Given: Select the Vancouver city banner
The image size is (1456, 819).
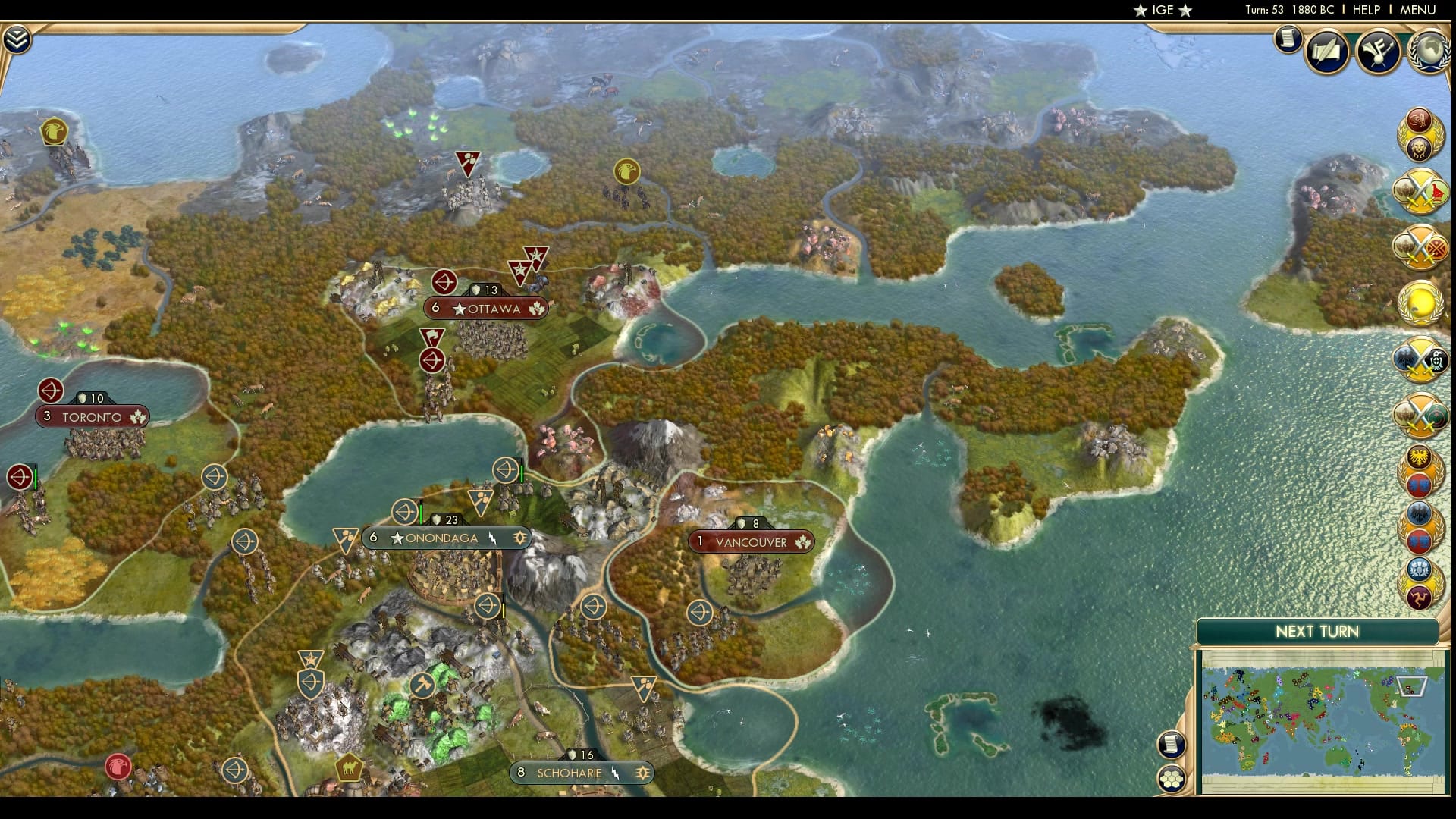Looking at the screenshot, I should pos(751,542).
